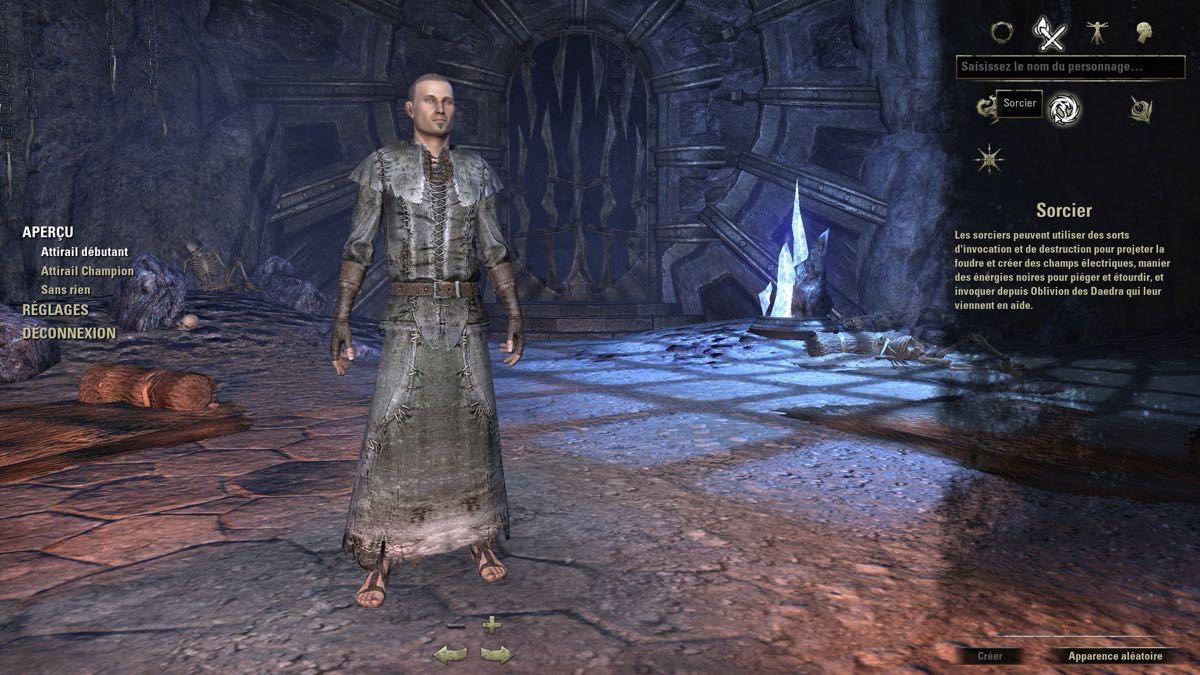Zoom in with the plus button
This screenshot has height=675, width=1200.
(491, 625)
